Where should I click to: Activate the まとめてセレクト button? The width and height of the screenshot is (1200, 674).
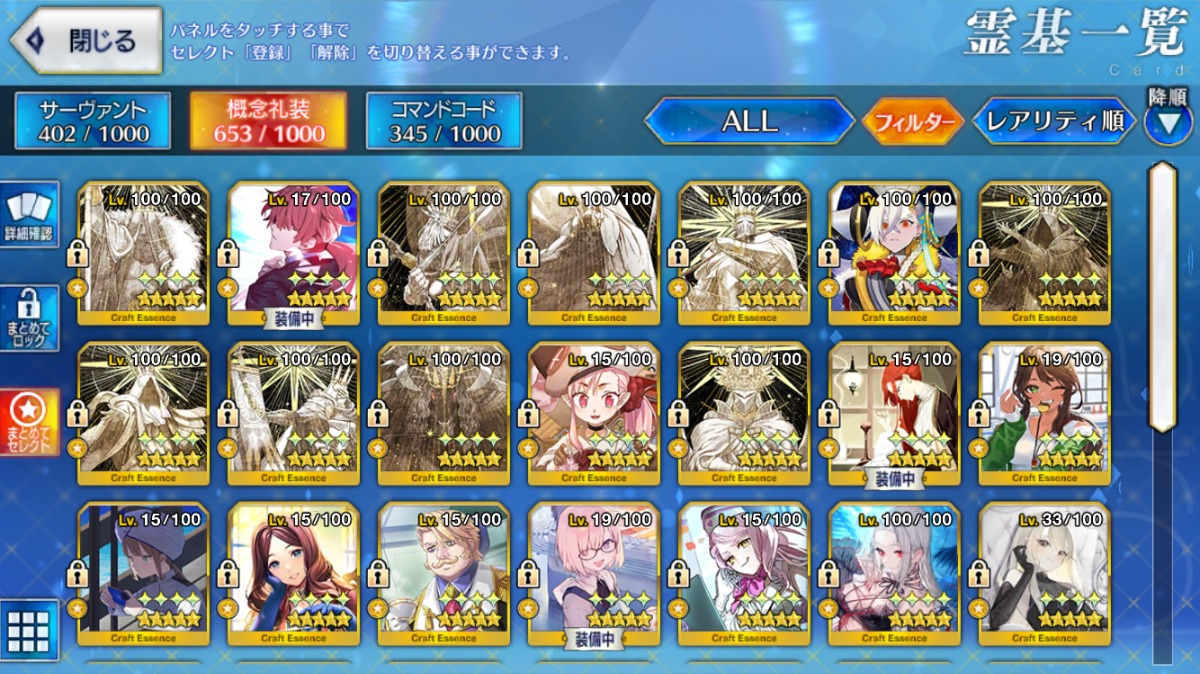pos(29,421)
